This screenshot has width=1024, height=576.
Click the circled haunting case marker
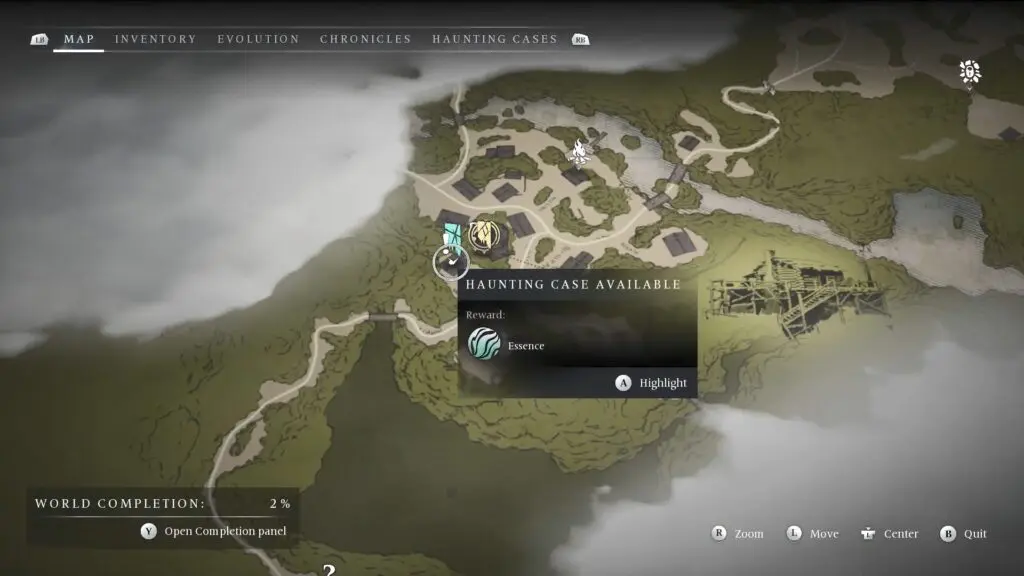click(x=451, y=263)
